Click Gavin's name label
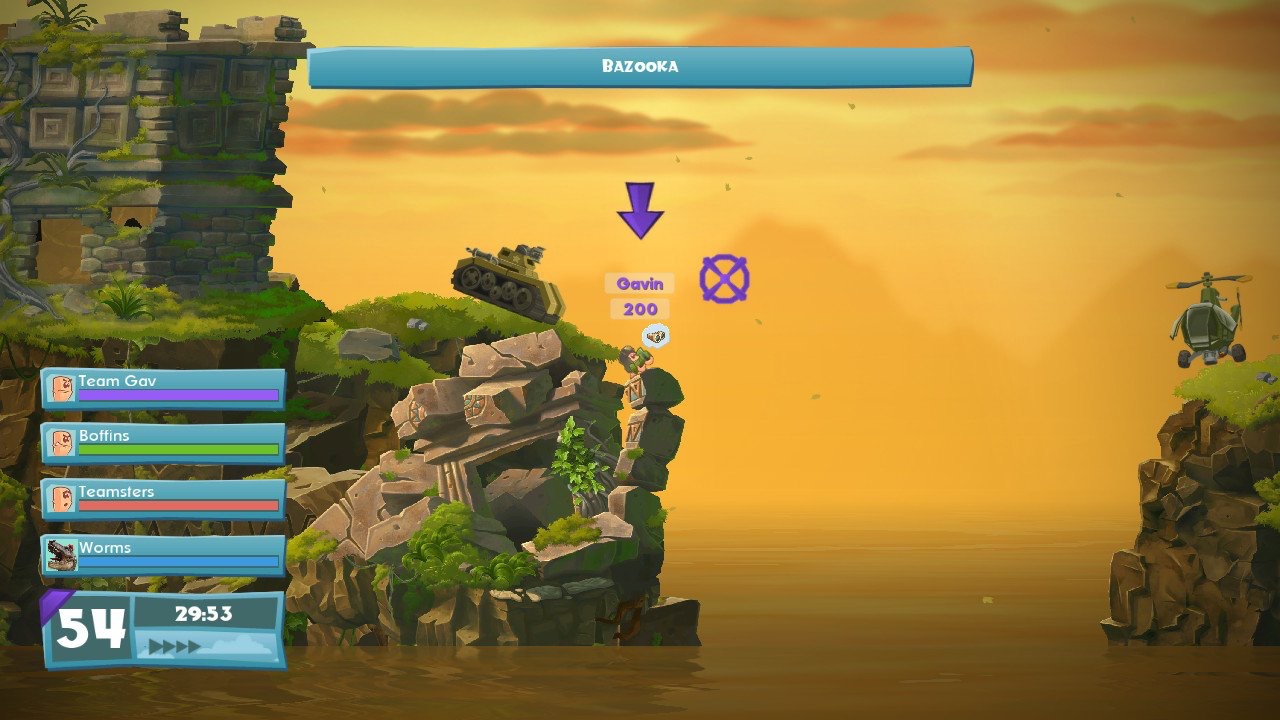The height and width of the screenshot is (720, 1280). 642,283
